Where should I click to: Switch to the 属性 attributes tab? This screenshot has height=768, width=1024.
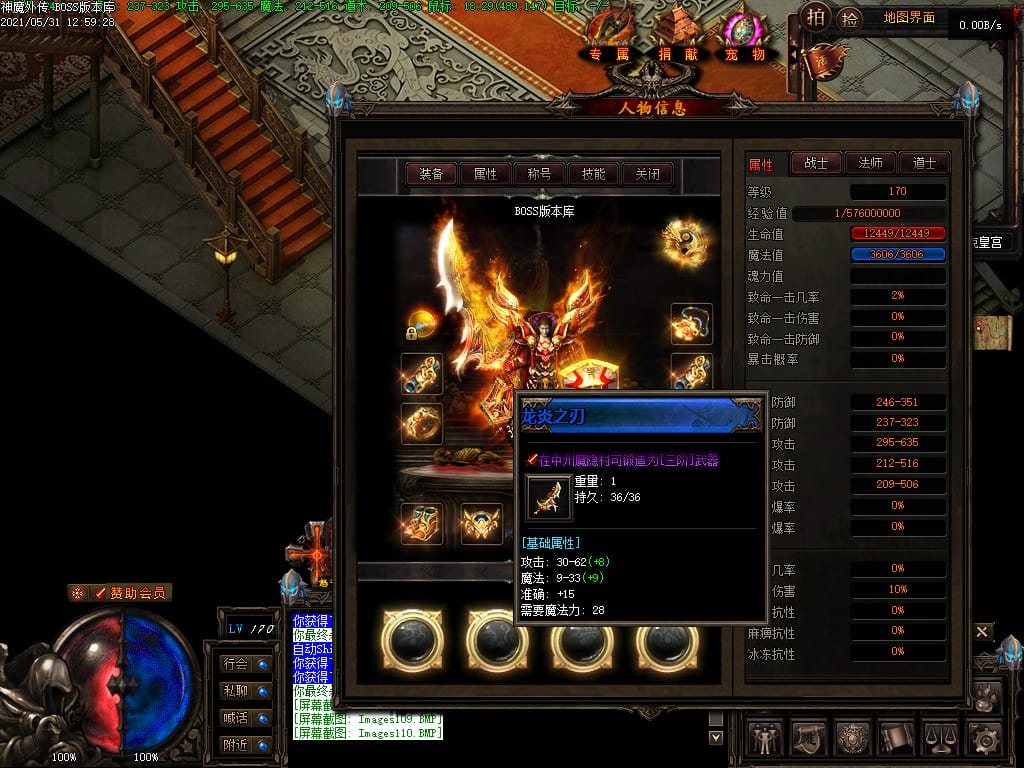[x=485, y=174]
